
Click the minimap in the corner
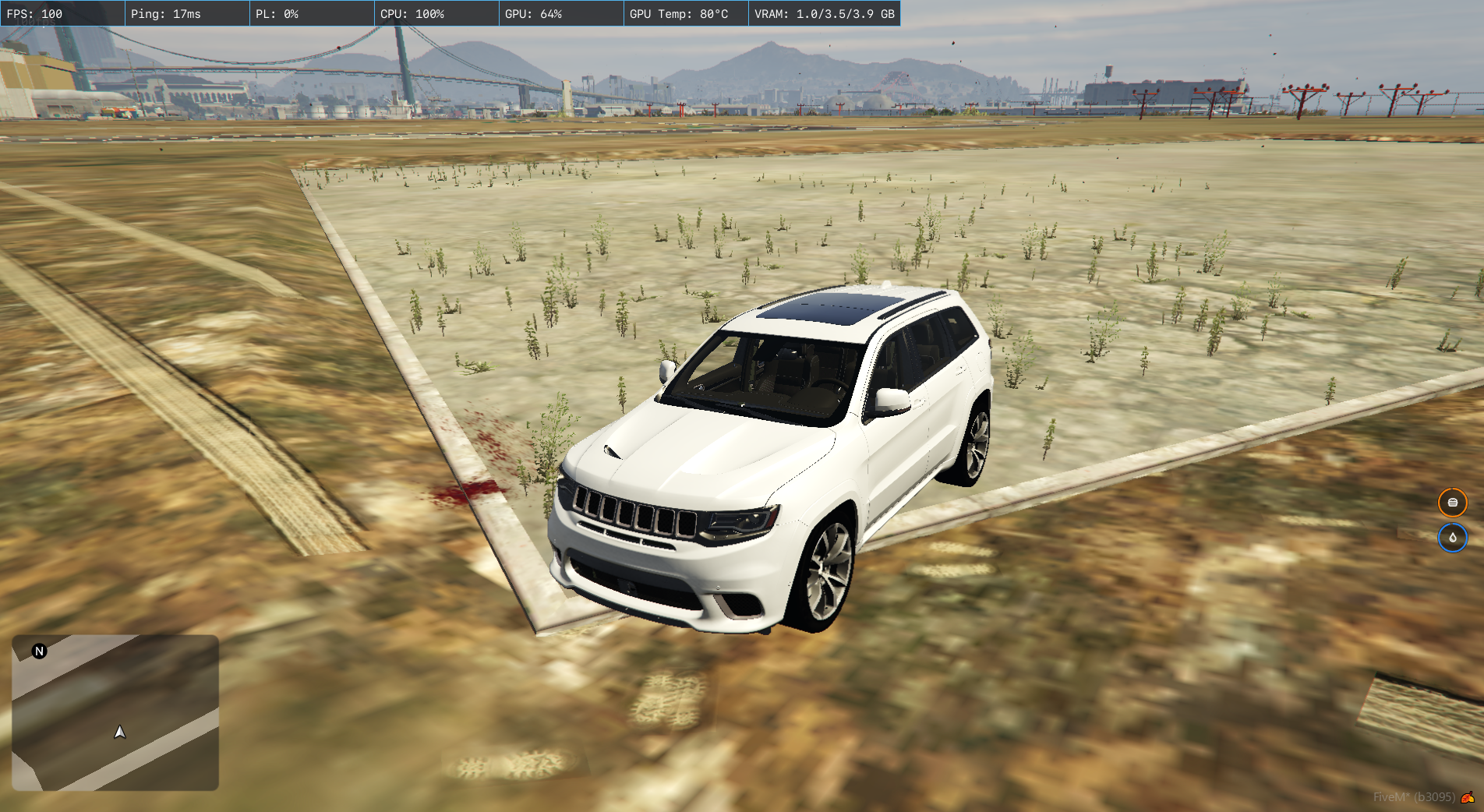click(x=115, y=712)
